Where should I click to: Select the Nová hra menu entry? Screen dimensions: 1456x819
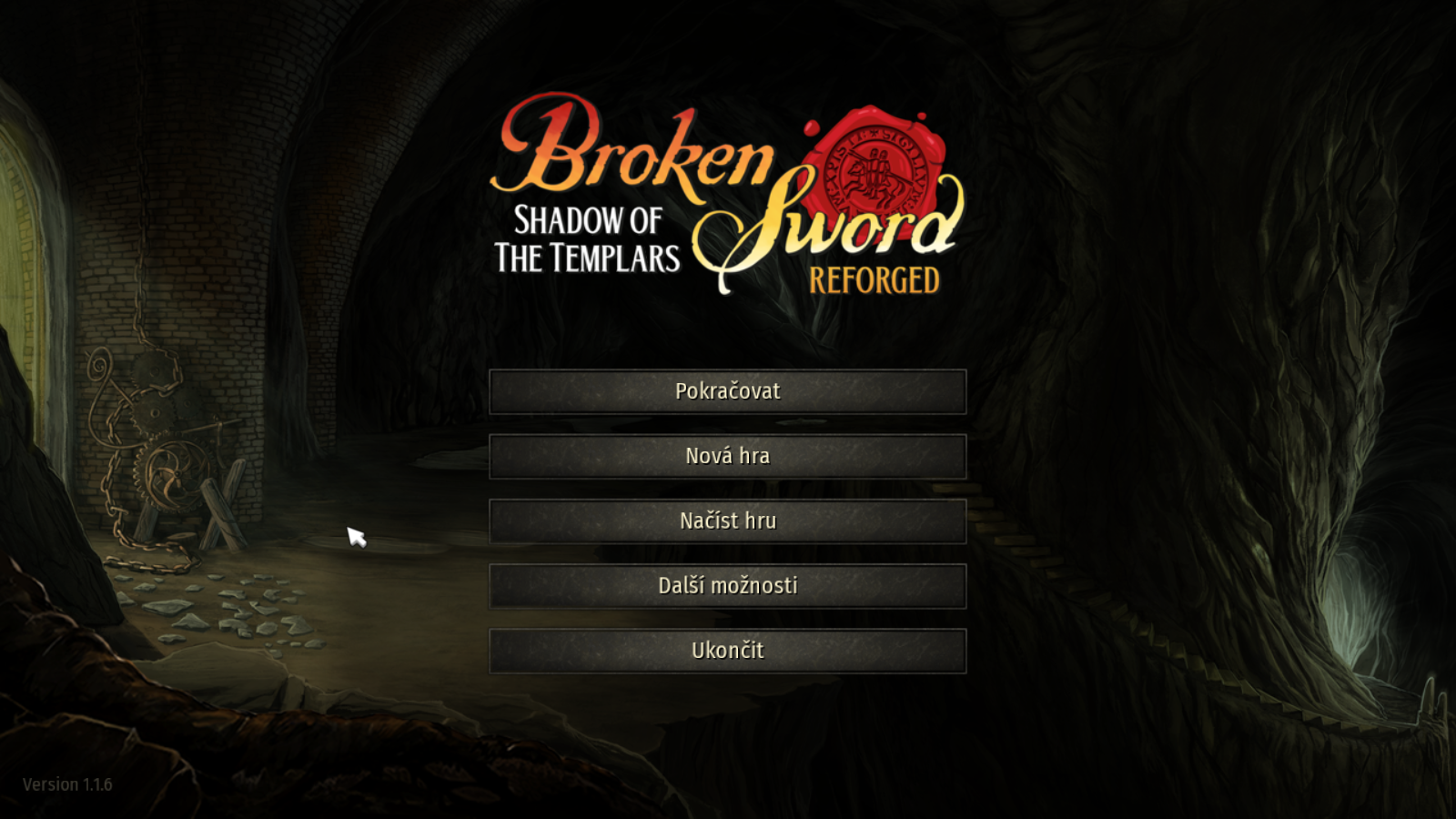coord(727,456)
